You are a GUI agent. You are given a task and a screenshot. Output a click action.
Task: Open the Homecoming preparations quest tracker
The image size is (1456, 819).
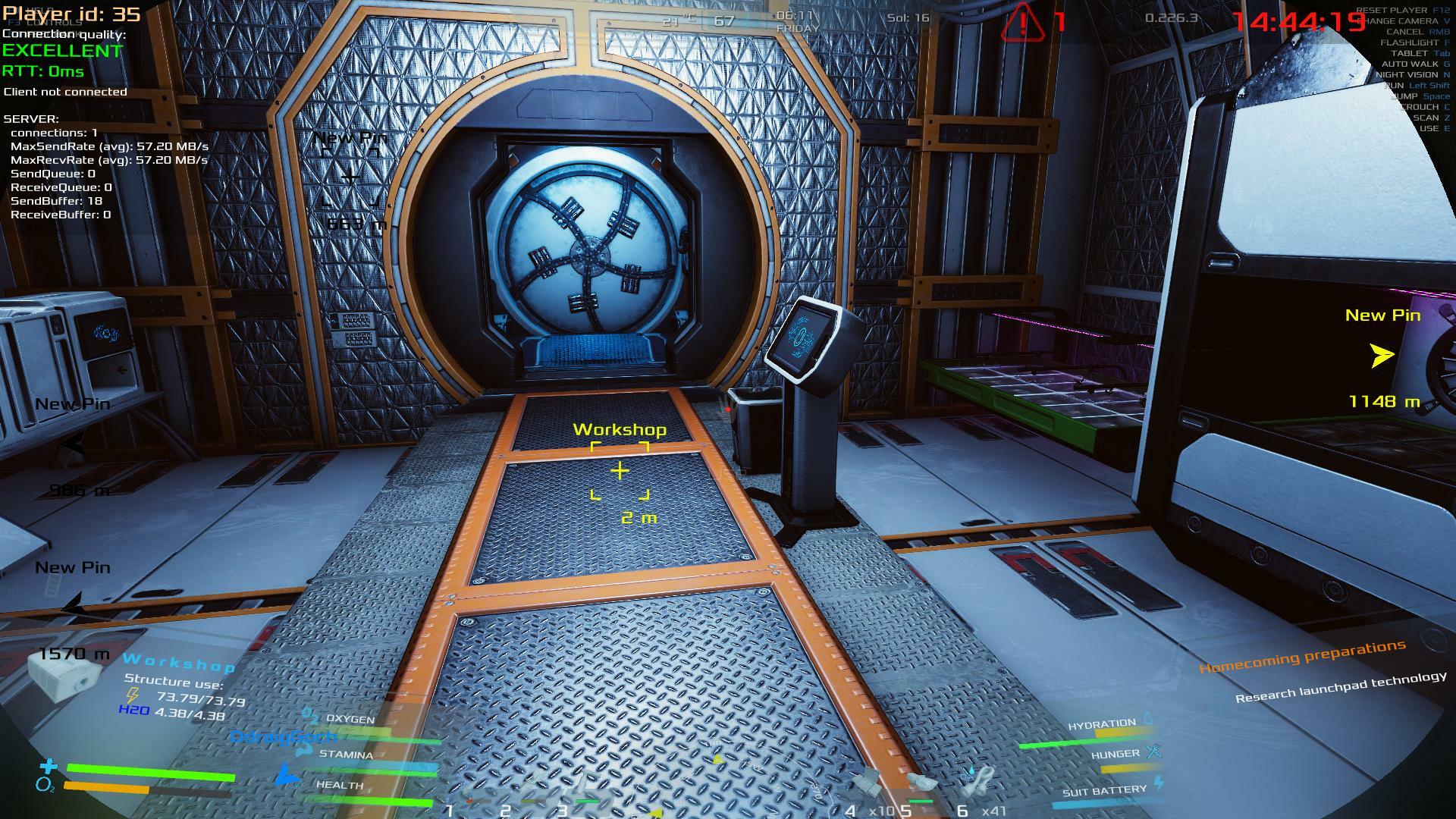(x=1302, y=657)
